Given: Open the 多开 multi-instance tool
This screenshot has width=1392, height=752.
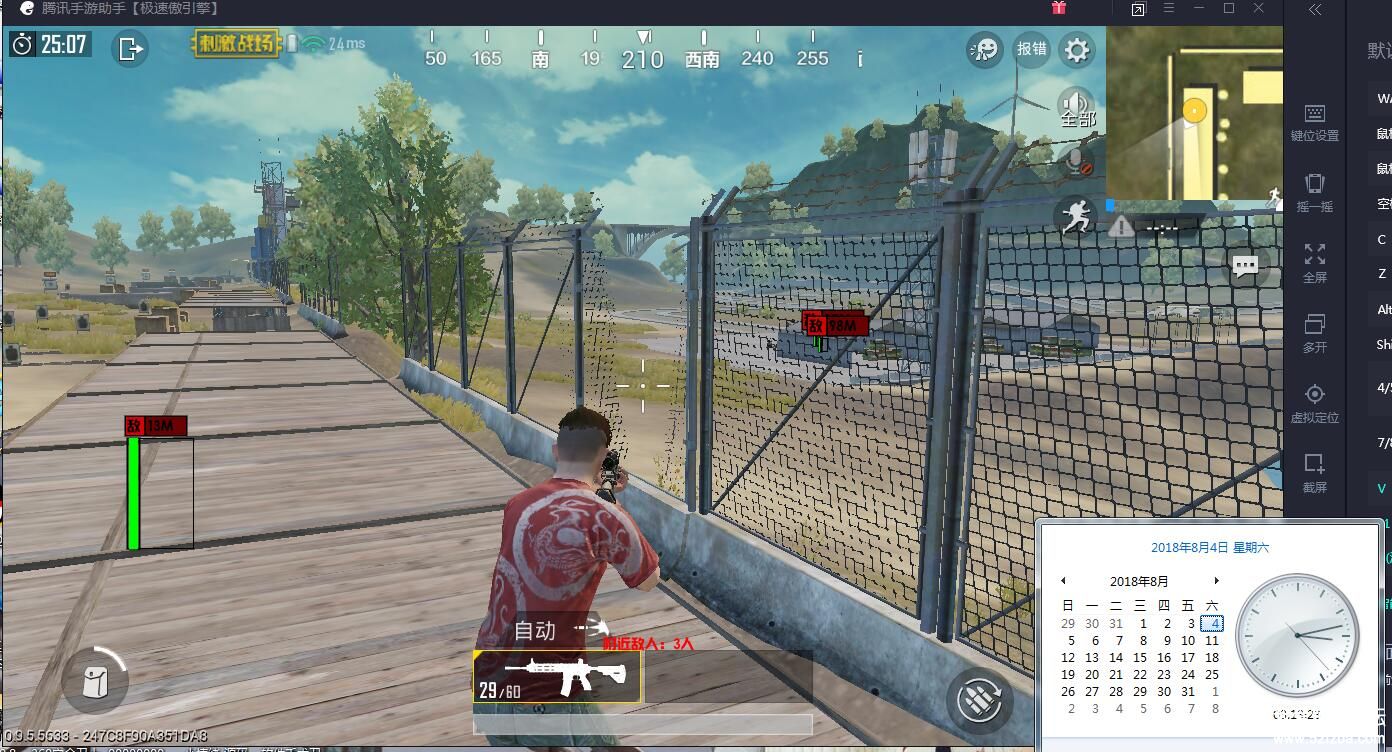Looking at the screenshot, I should pyautogui.click(x=1314, y=333).
